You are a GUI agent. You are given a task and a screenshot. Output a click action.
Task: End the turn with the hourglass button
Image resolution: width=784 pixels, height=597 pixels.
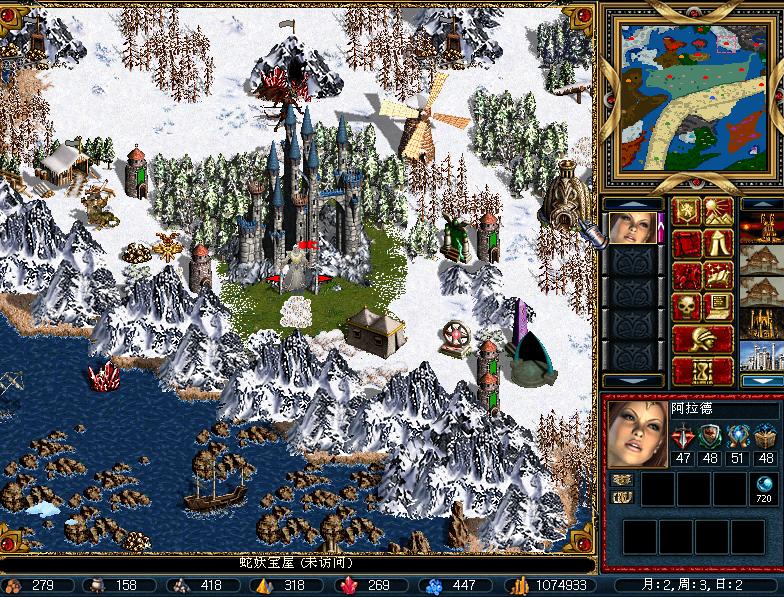click(x=702, y=370)
